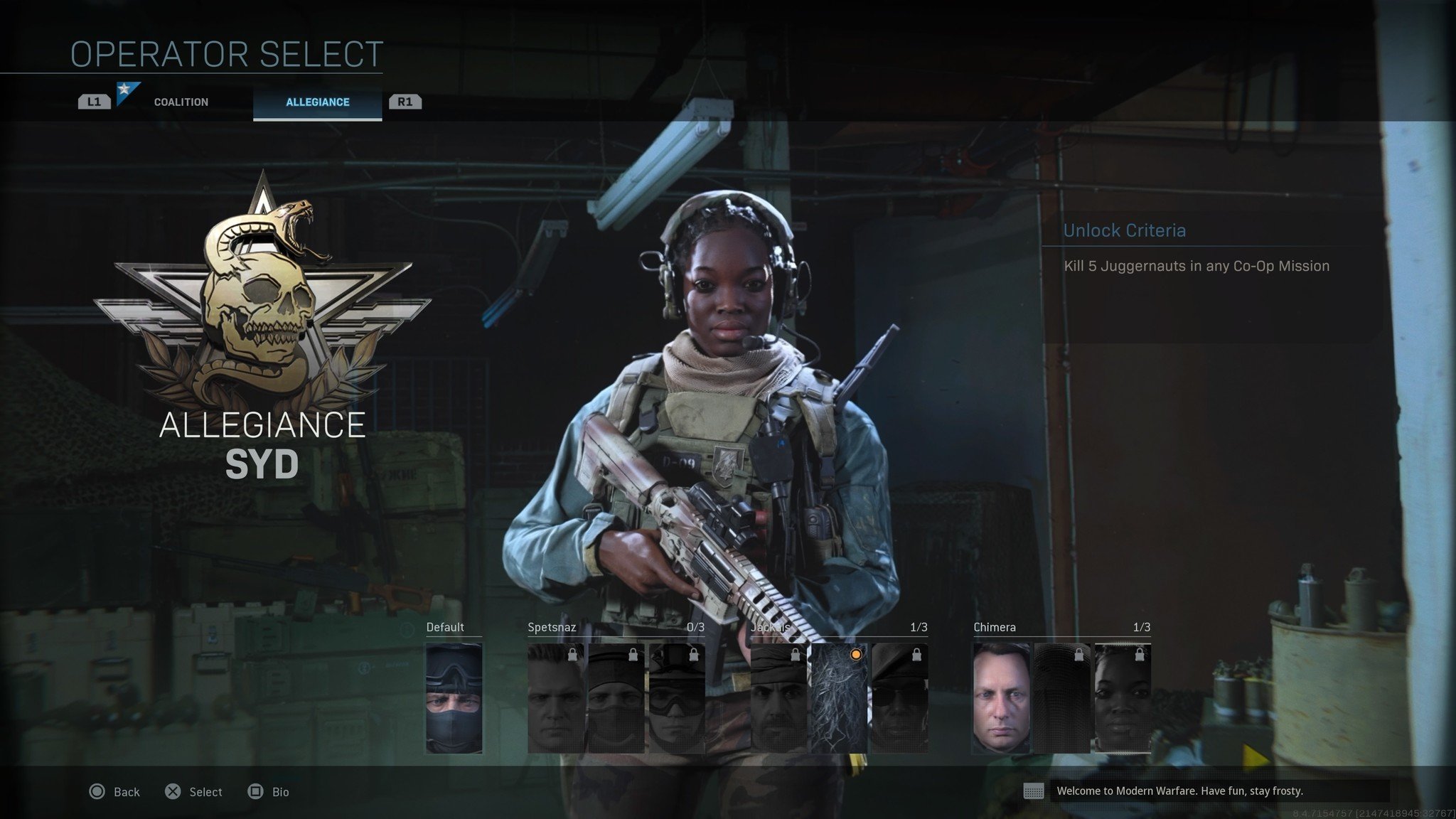Image resolution: width=1456 pixels, height=819 pixels.
Task: Choose the unlocked Chimera operator portrait
Action: point(1001,698)
